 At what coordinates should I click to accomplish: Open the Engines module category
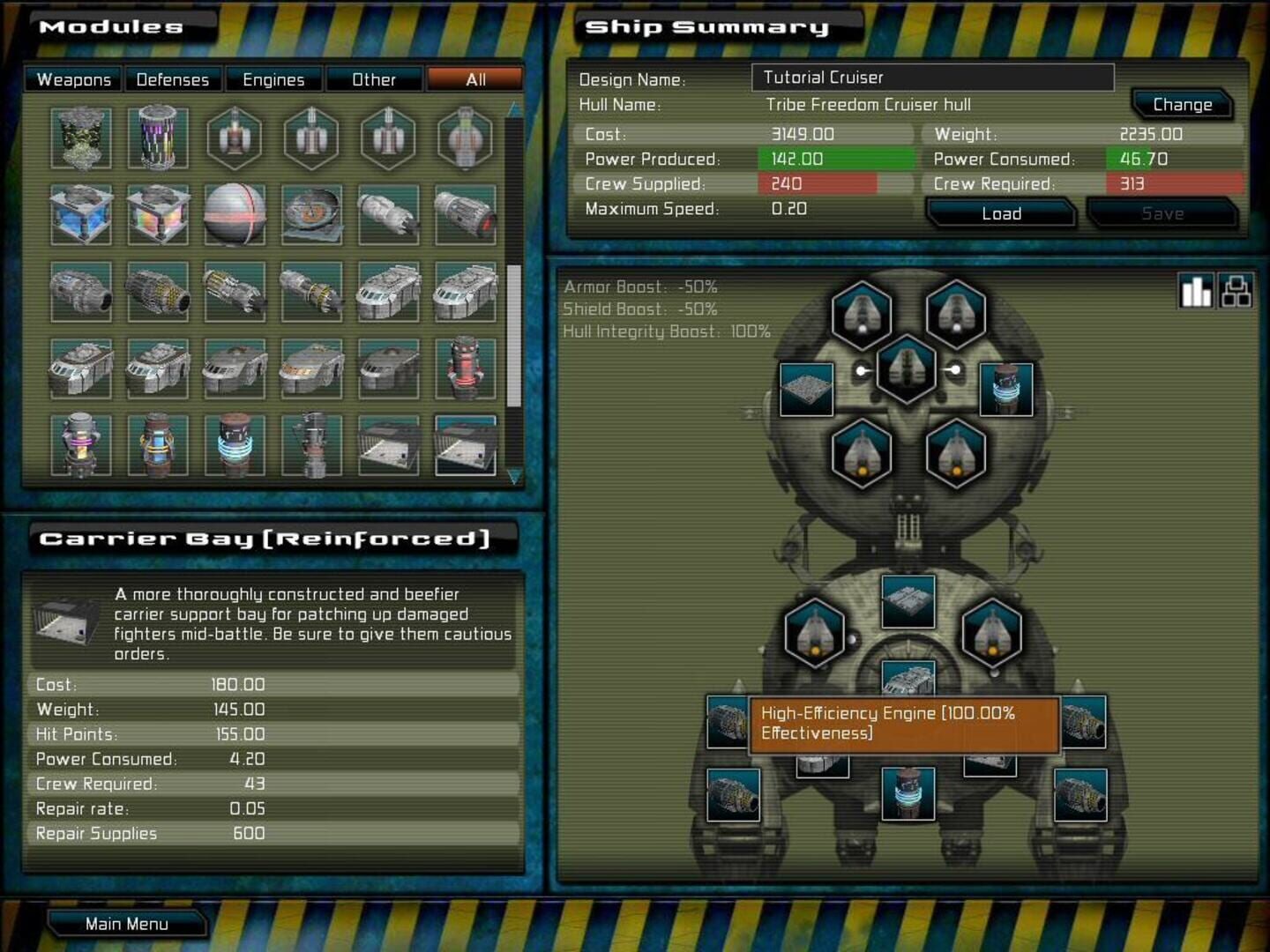point(273,79)
